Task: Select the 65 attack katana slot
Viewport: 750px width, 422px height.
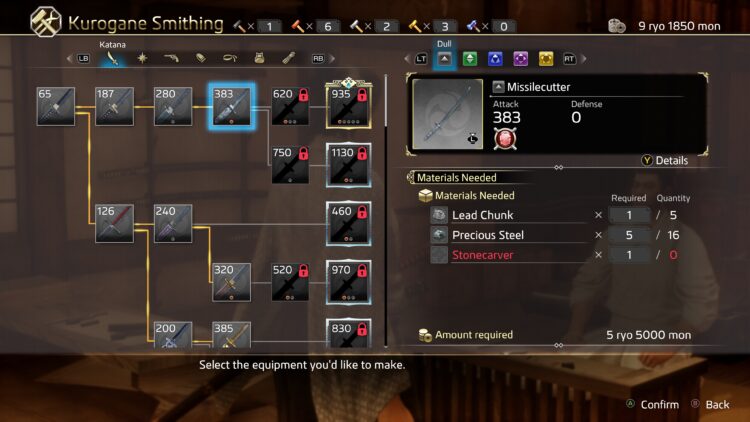Action: [56, 106]
